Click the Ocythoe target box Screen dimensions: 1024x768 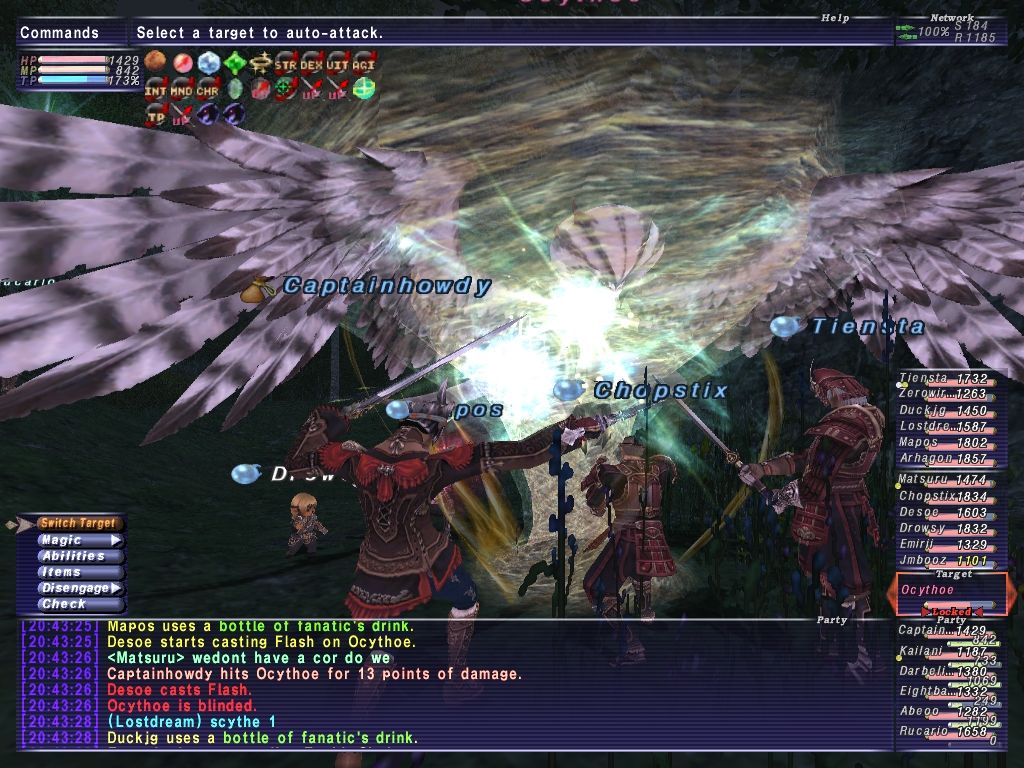pos(950,590)
